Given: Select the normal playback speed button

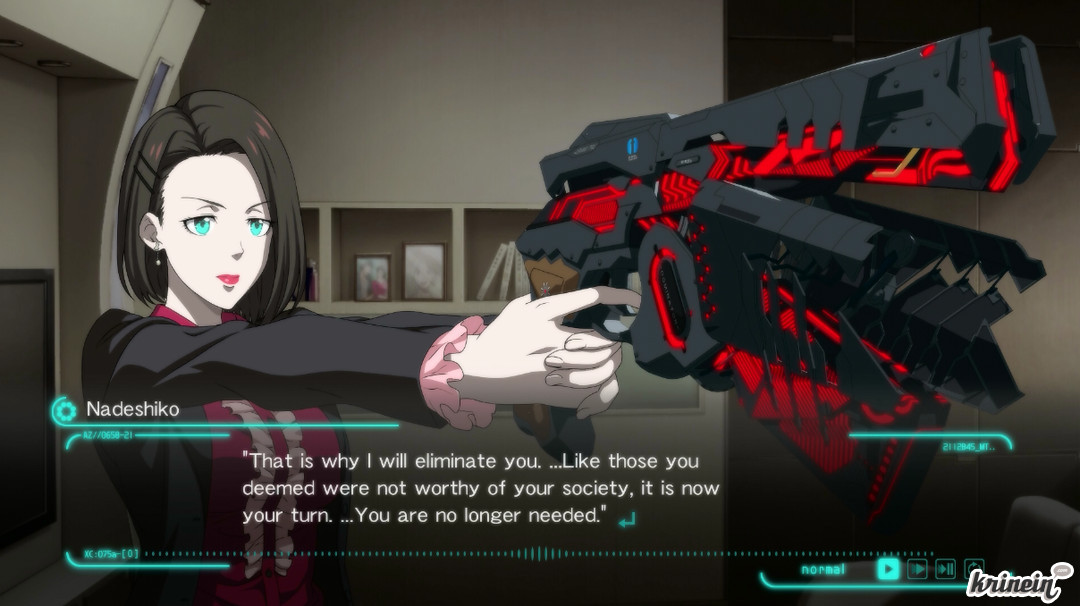Looking at the screenshot, I should tap(888, 569).
